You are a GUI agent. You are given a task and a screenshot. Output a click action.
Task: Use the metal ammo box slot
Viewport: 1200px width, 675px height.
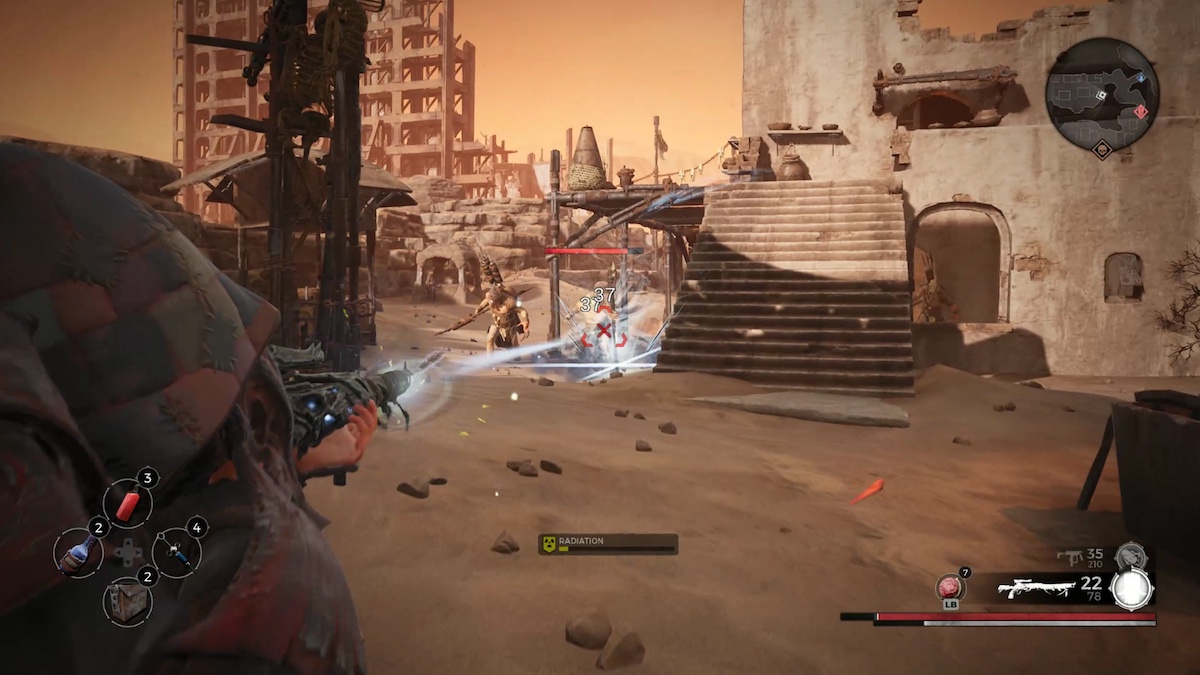tap(127, 601)
